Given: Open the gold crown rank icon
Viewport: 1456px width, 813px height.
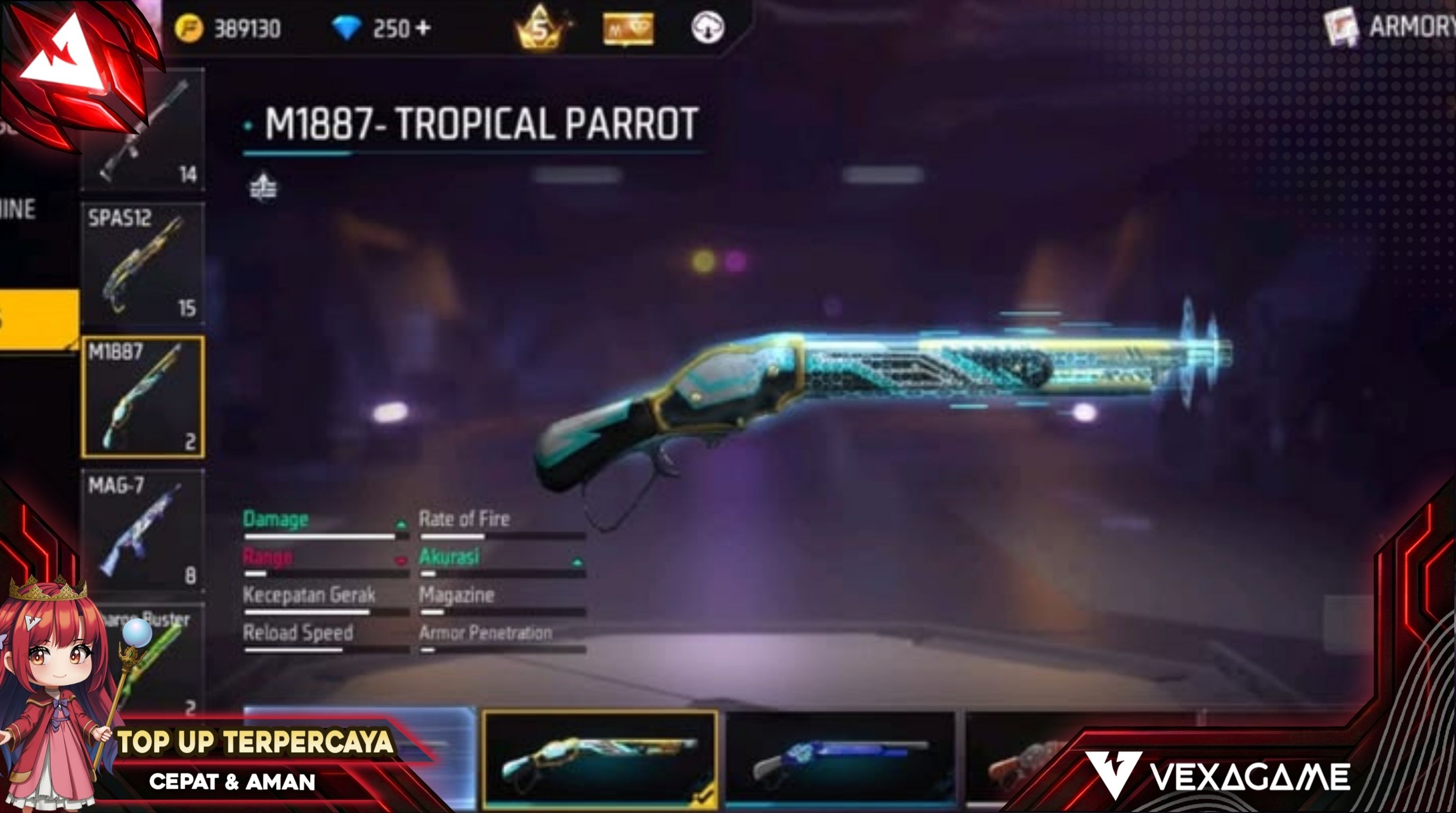Looking at the screenshot, I should (540, 28).
